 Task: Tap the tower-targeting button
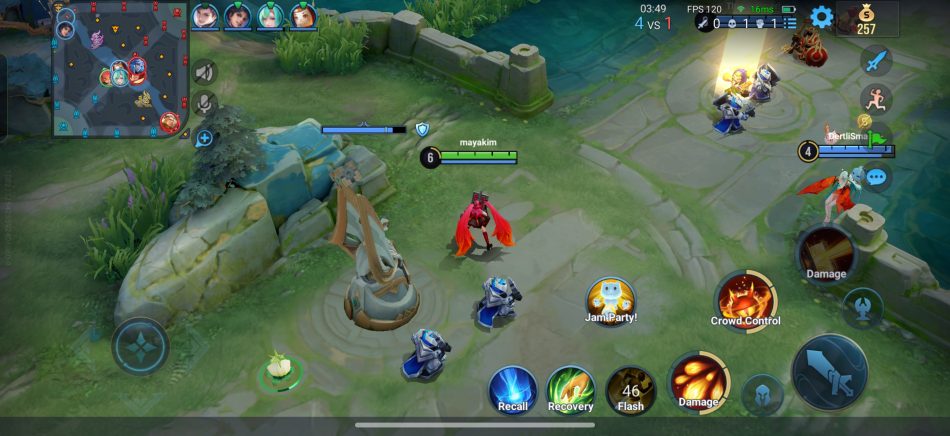[x=862, y=307]
